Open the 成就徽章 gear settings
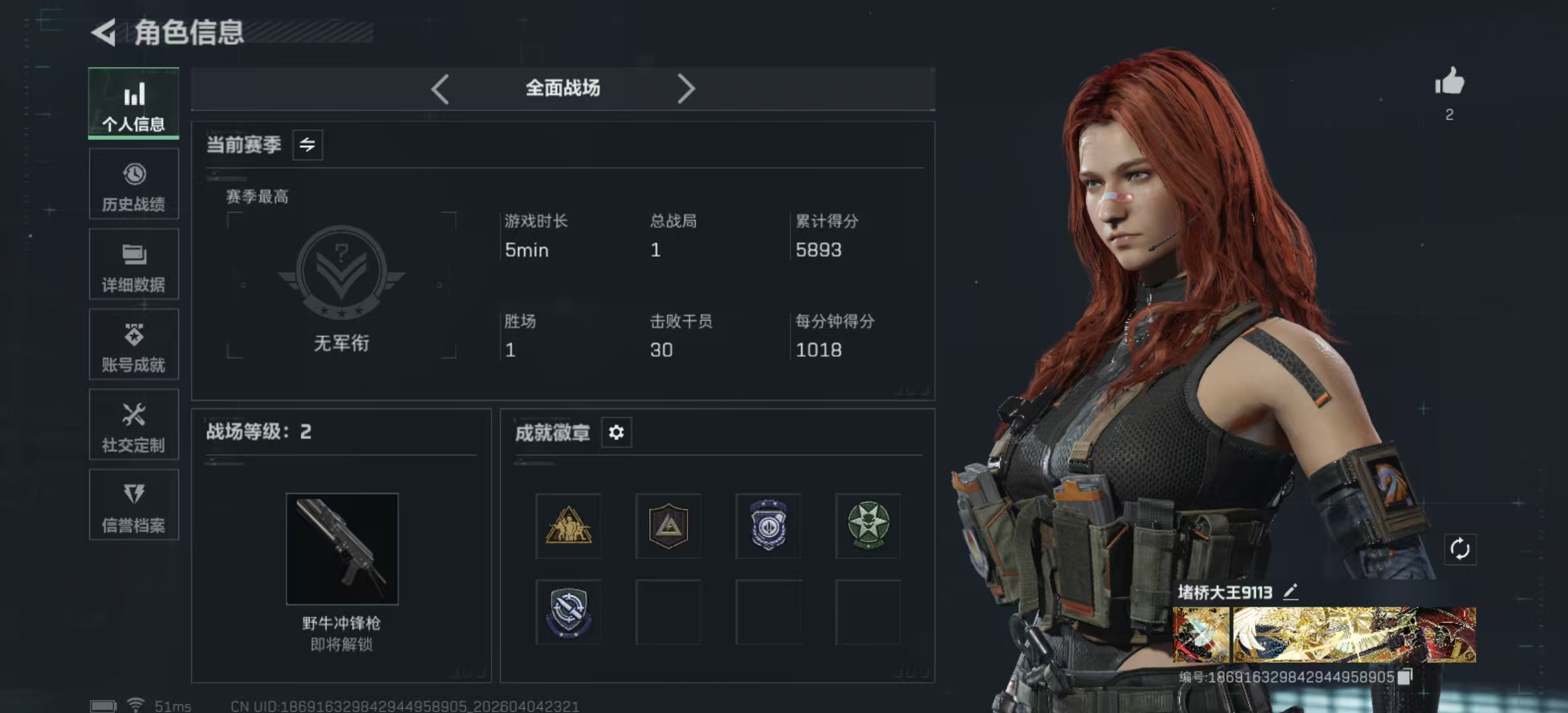Image resolution: width=1568 pixels, height=713 pixels. click(x=616, y=432)
